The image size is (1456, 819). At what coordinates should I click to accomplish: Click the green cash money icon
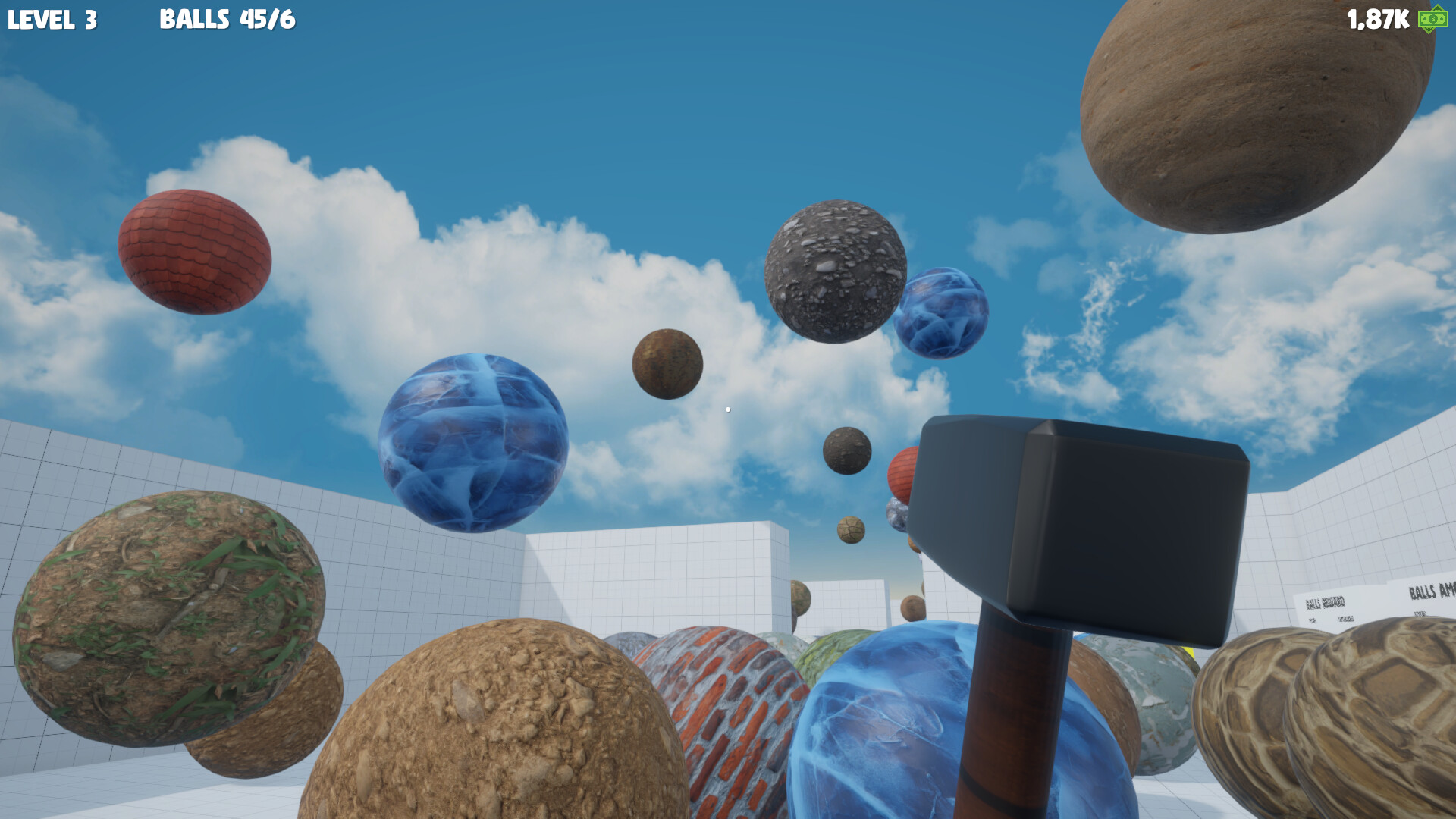[x=1432, y=20]
